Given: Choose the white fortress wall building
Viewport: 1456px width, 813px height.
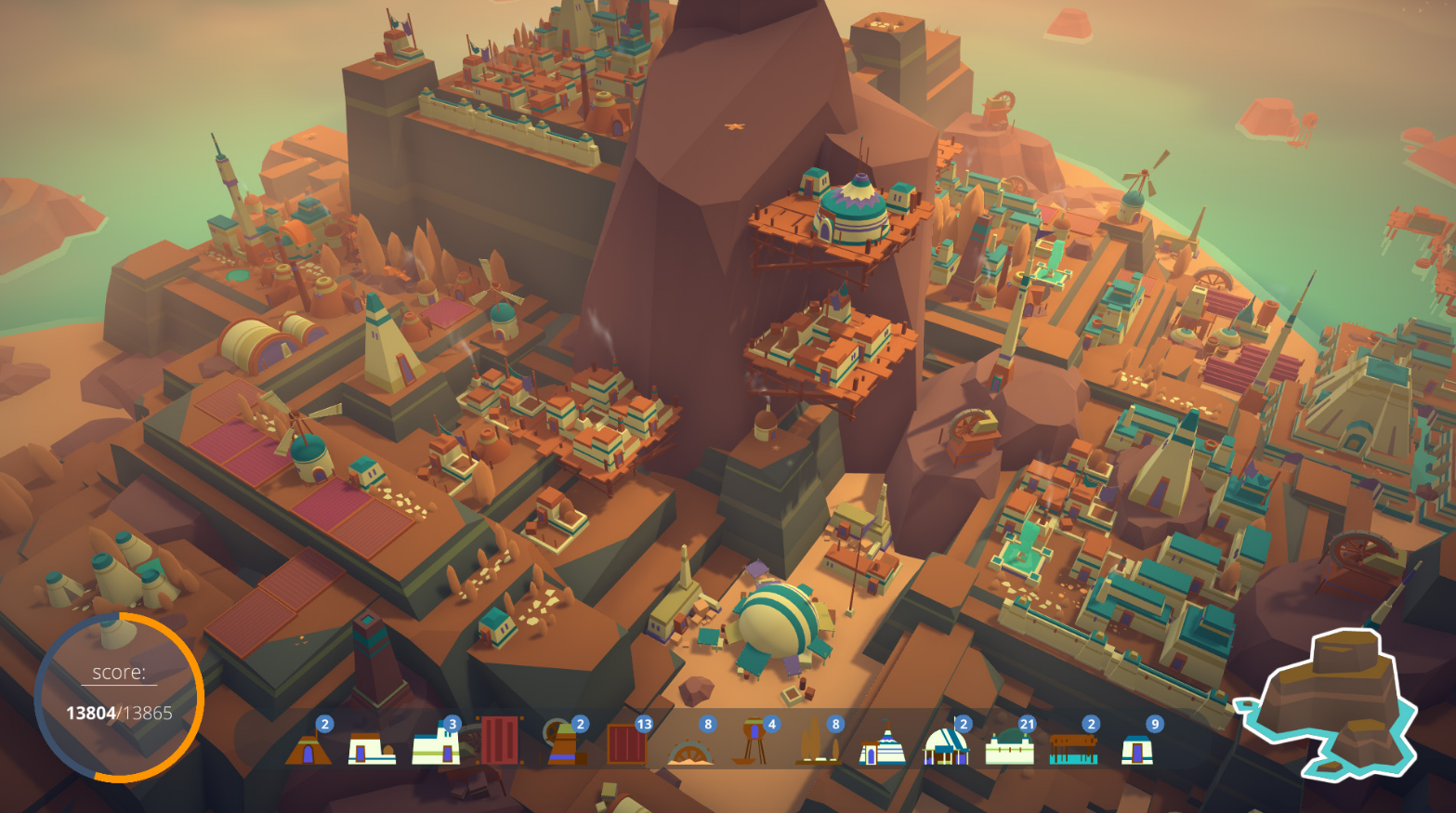Looking at the screenshot, I should click(x=1010, y=747).
